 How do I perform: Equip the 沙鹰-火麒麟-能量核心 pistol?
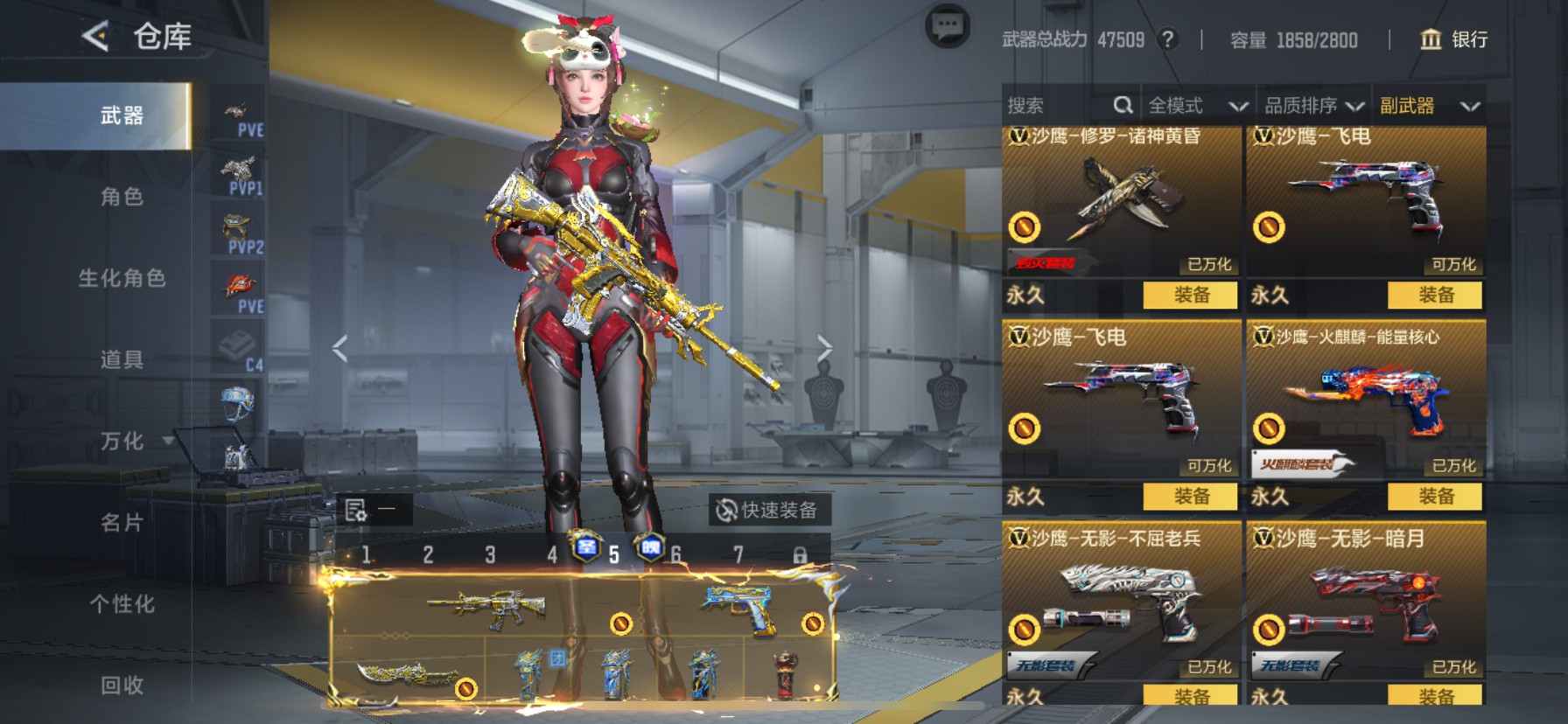[1435, 497]
